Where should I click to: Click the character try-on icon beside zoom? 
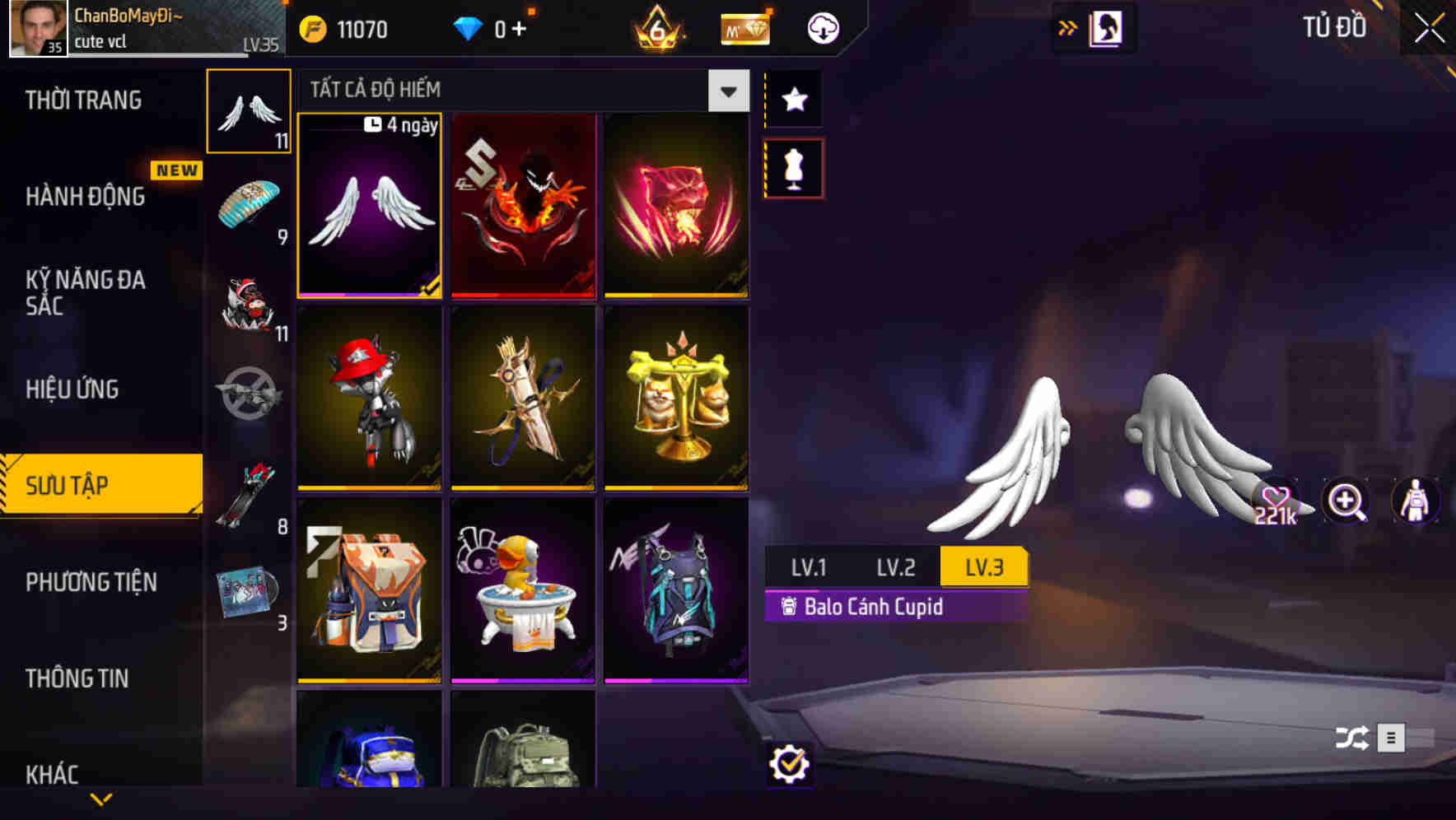tap(1415, 501)
